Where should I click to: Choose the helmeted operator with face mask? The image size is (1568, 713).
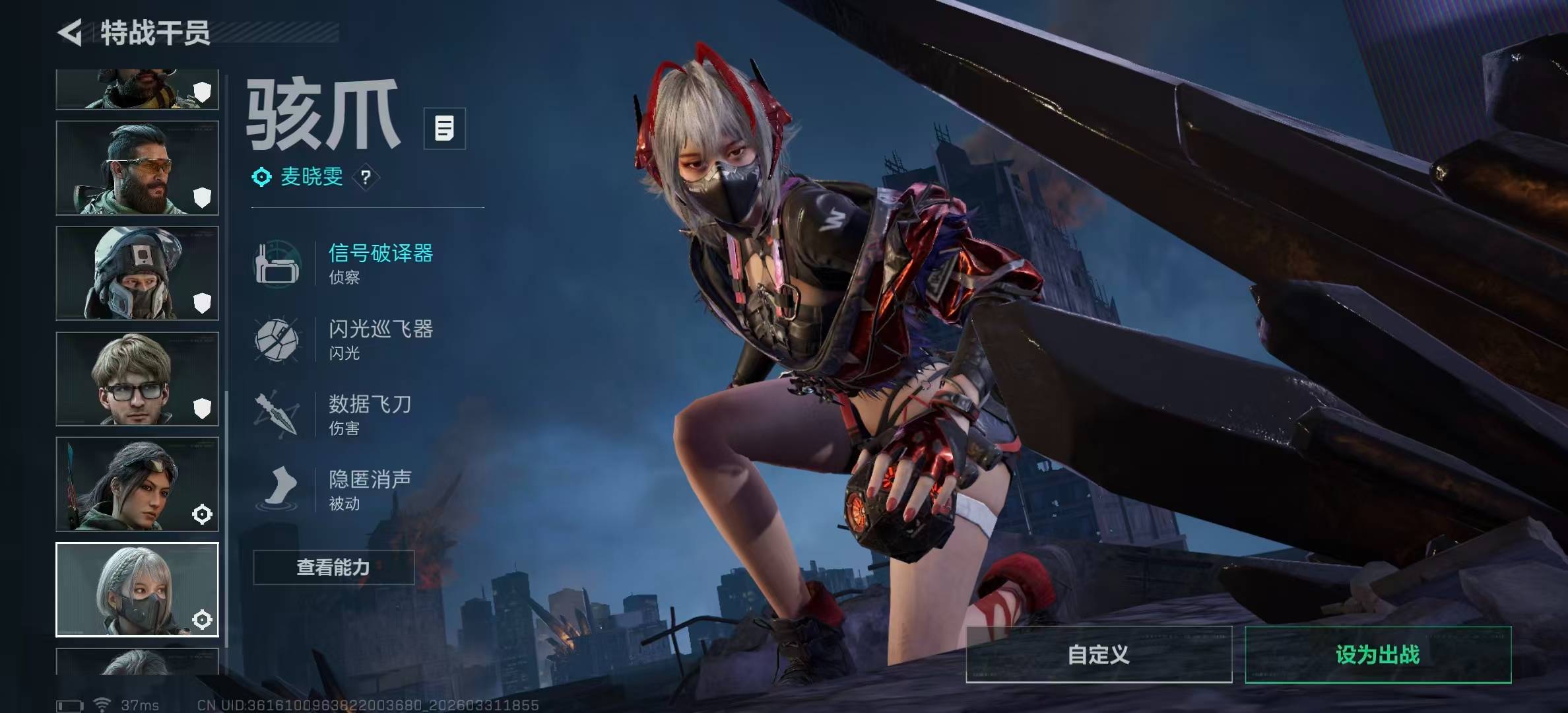(x=137, y=273)
